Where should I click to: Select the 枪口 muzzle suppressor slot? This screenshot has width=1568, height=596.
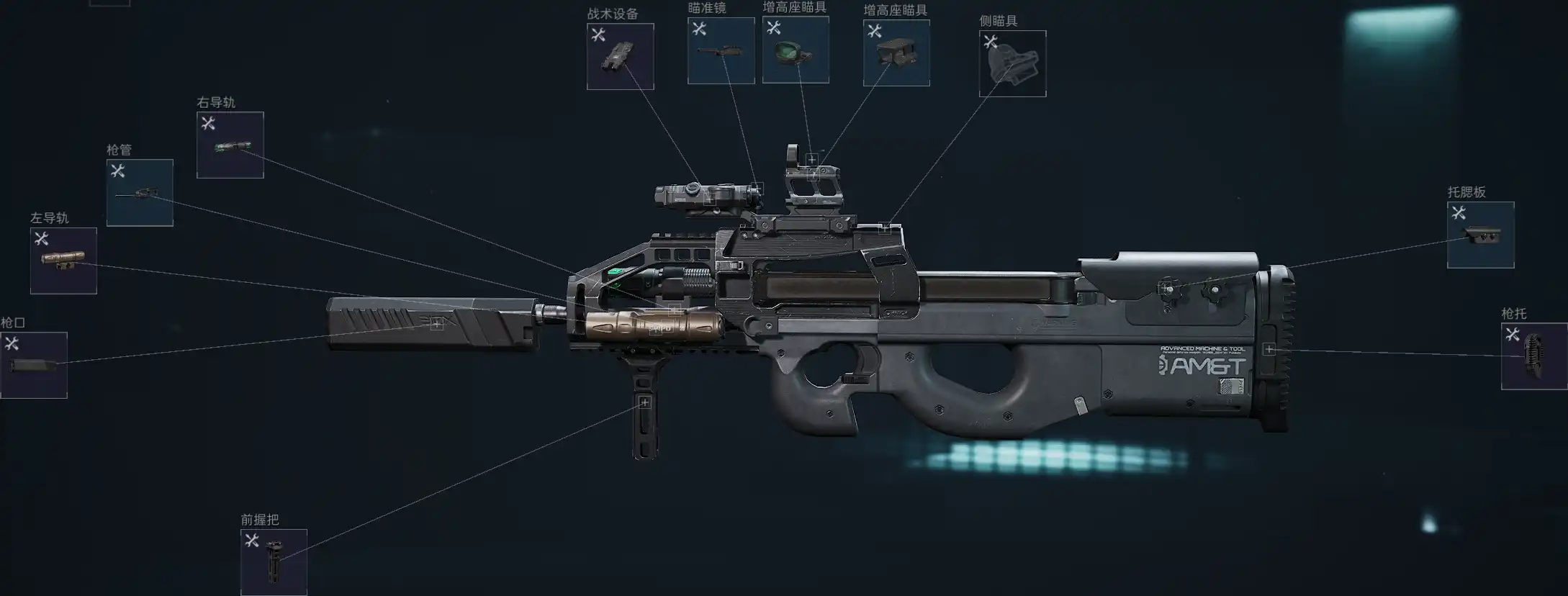tap(34, 365)
